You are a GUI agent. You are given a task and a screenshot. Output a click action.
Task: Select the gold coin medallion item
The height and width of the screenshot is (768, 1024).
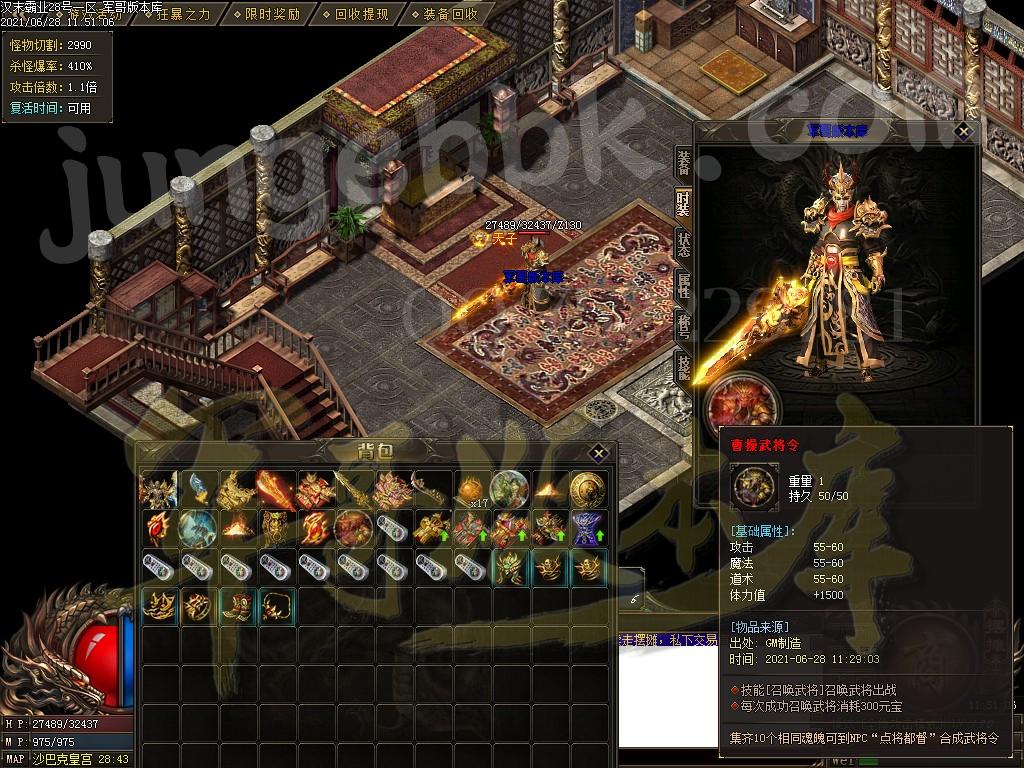[587, 489]
